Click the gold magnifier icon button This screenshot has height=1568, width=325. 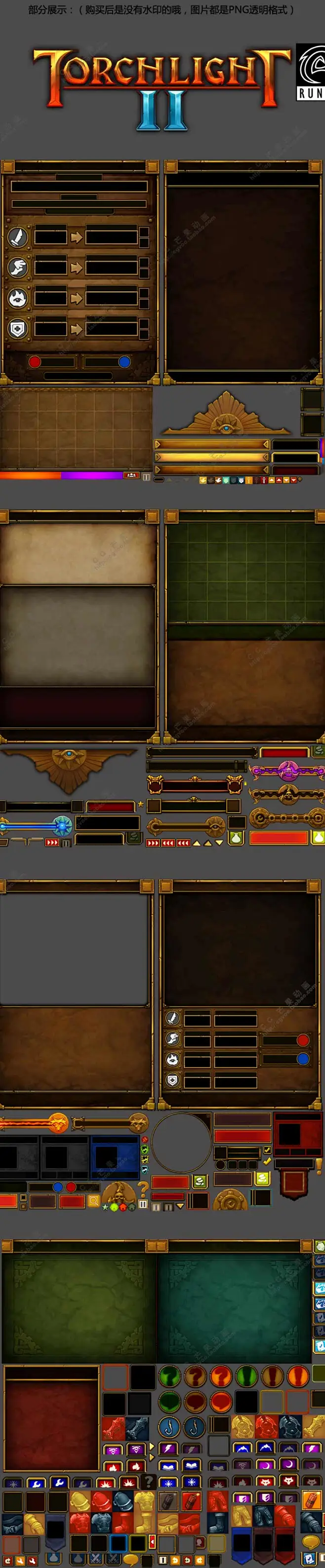click(x=94, y=1200)
